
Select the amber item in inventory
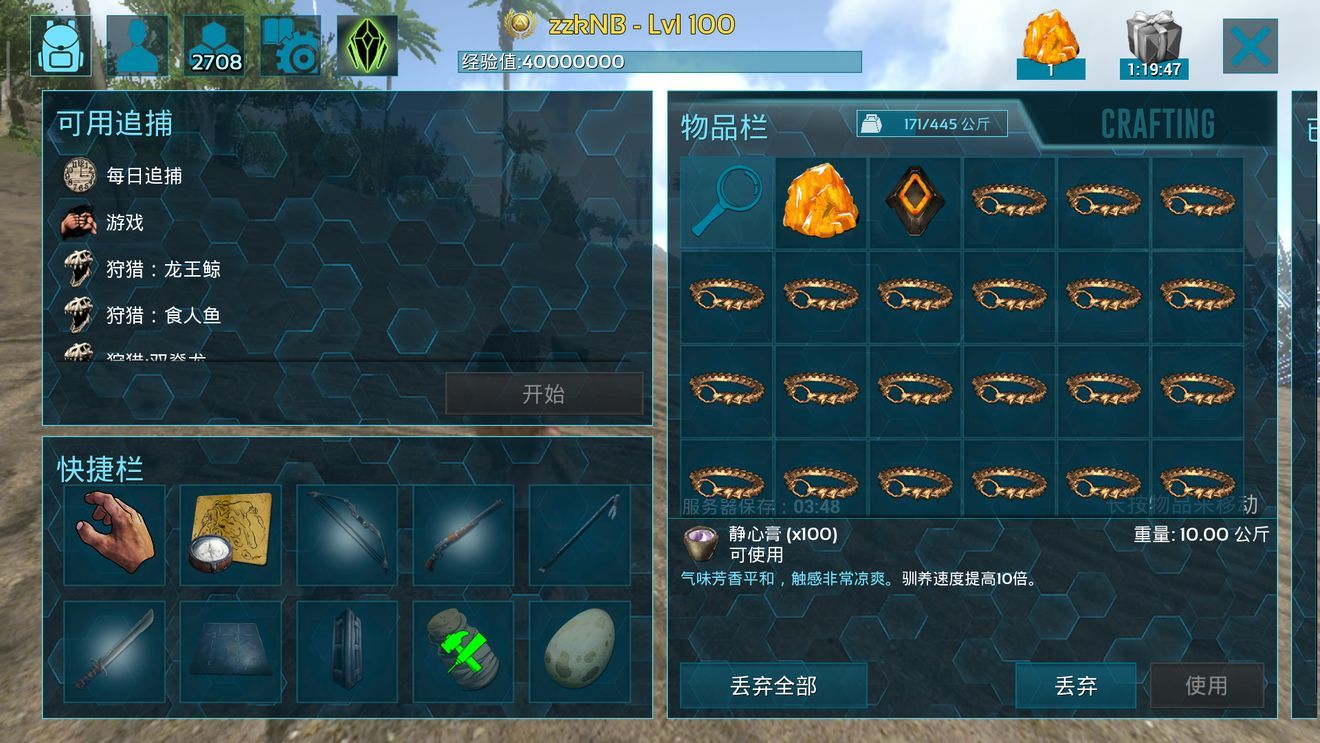coord(820,201)
